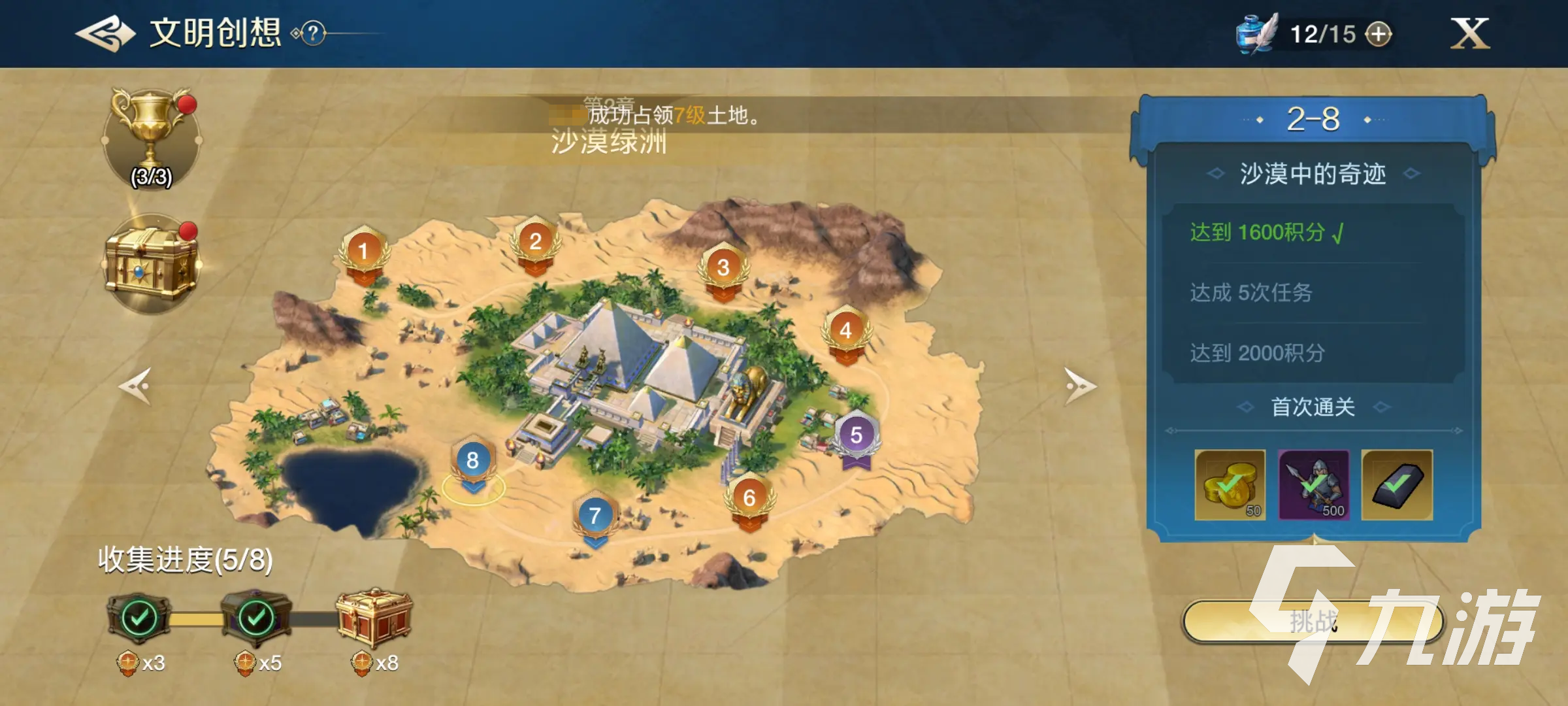Start the stage with the 挑战 button
The image size is (1568, 706).
pos(1313,621)
